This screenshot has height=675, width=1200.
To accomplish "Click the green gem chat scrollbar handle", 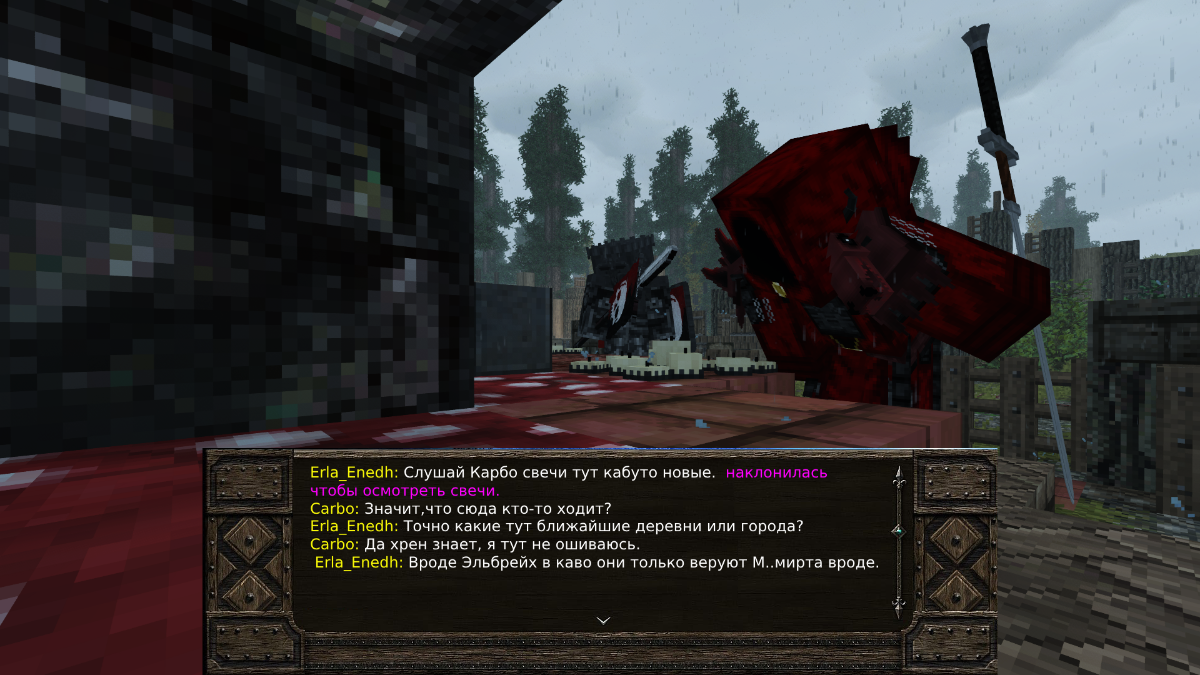I will pos(897,529).
